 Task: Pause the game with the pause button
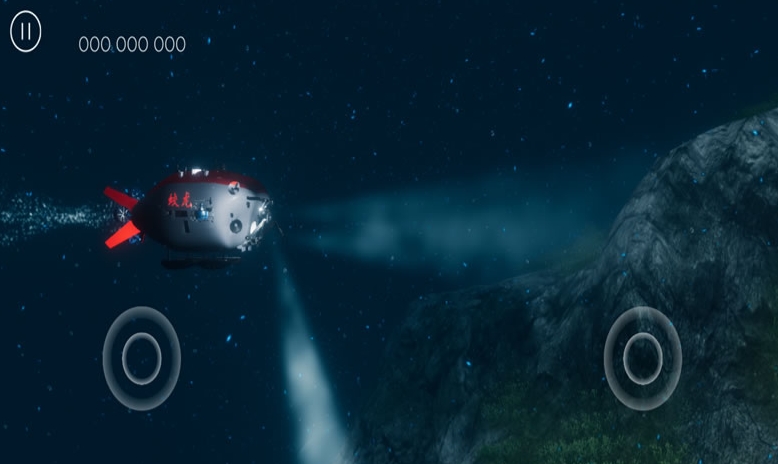[x=26, y=33]
